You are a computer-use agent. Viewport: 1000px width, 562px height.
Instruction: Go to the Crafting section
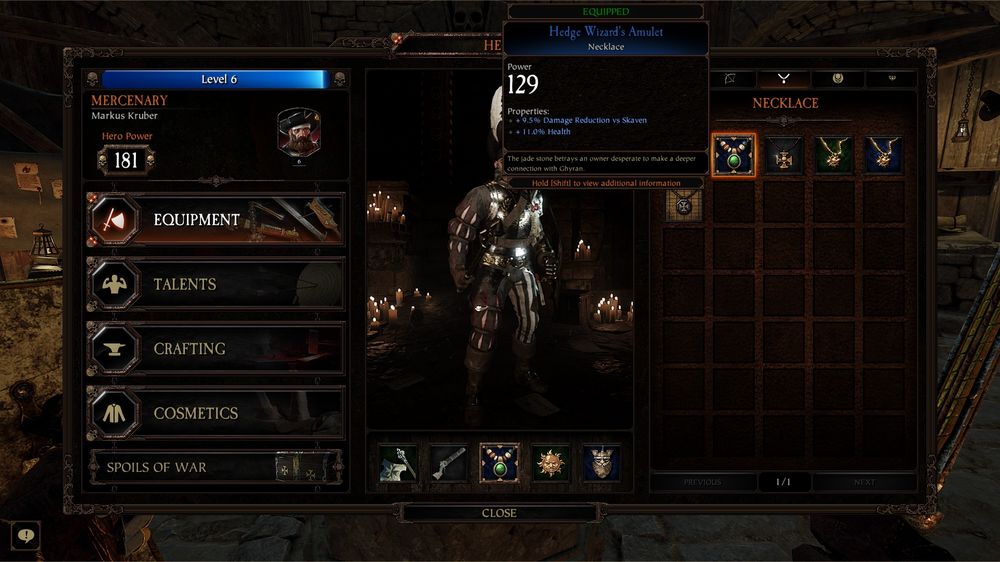click(215, 349)
